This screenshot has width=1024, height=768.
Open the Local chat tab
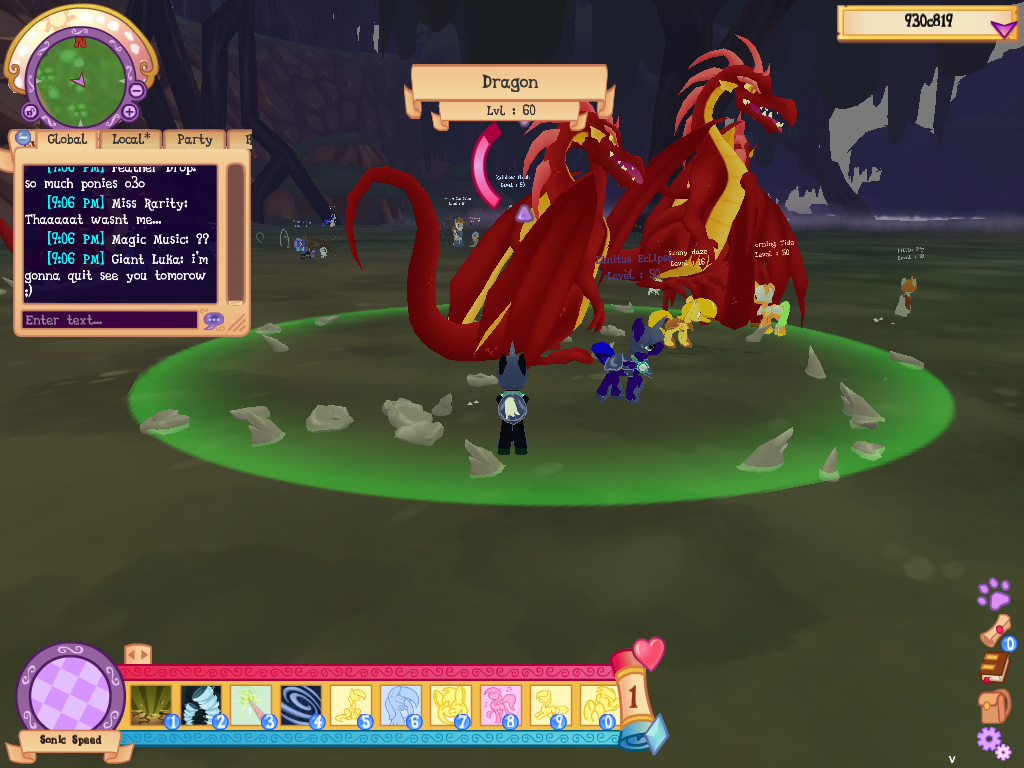[x=131, y=140]
